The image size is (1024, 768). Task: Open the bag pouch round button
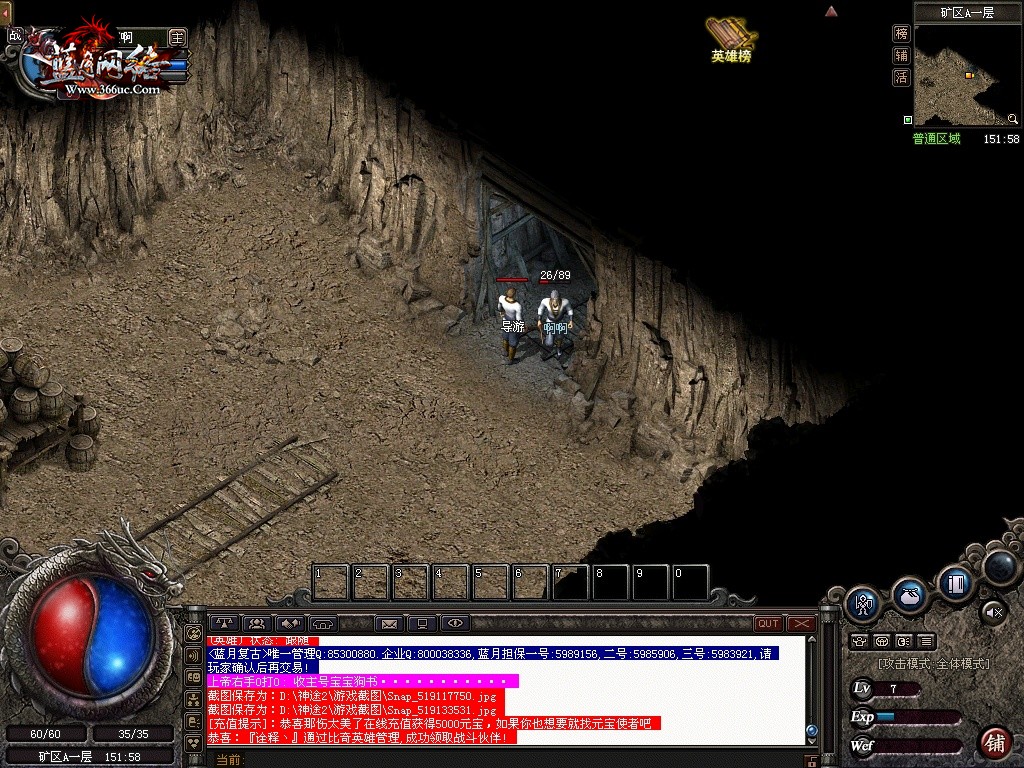coord(910,595)
